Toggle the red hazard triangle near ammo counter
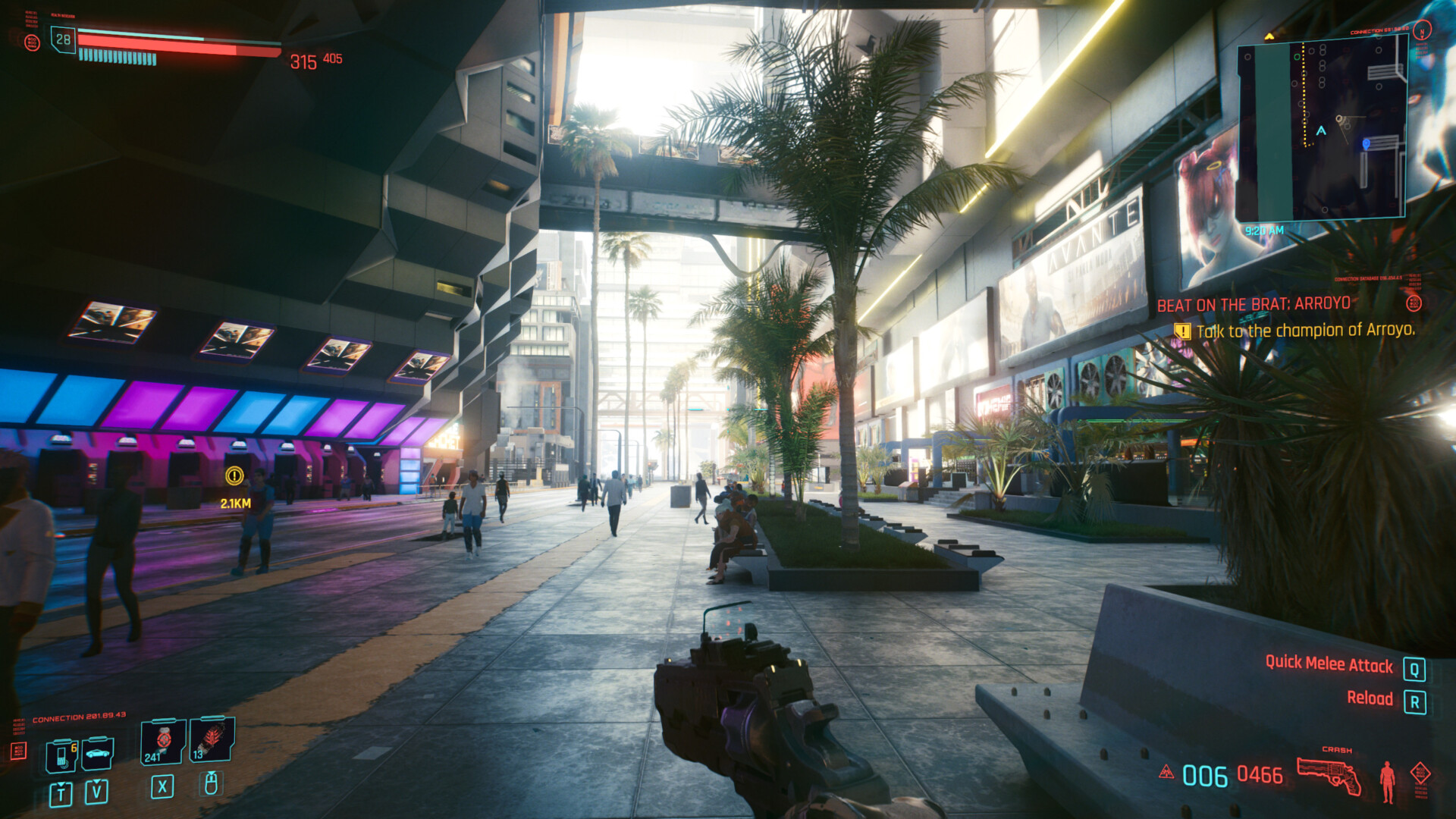 click(1168, 771)
